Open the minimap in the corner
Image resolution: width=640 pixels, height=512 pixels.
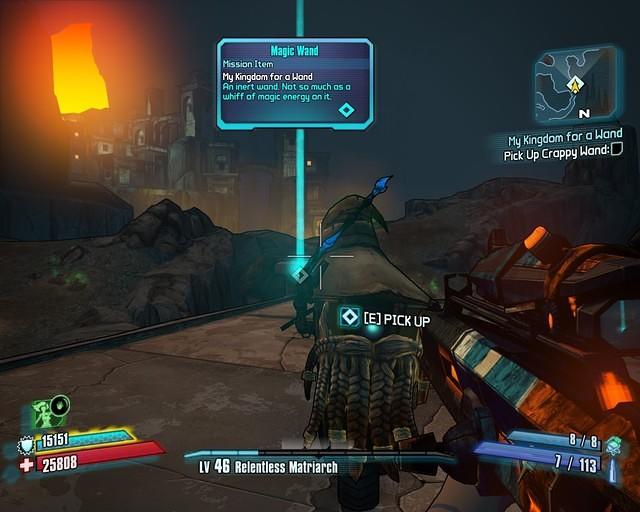tap(575, 85)
